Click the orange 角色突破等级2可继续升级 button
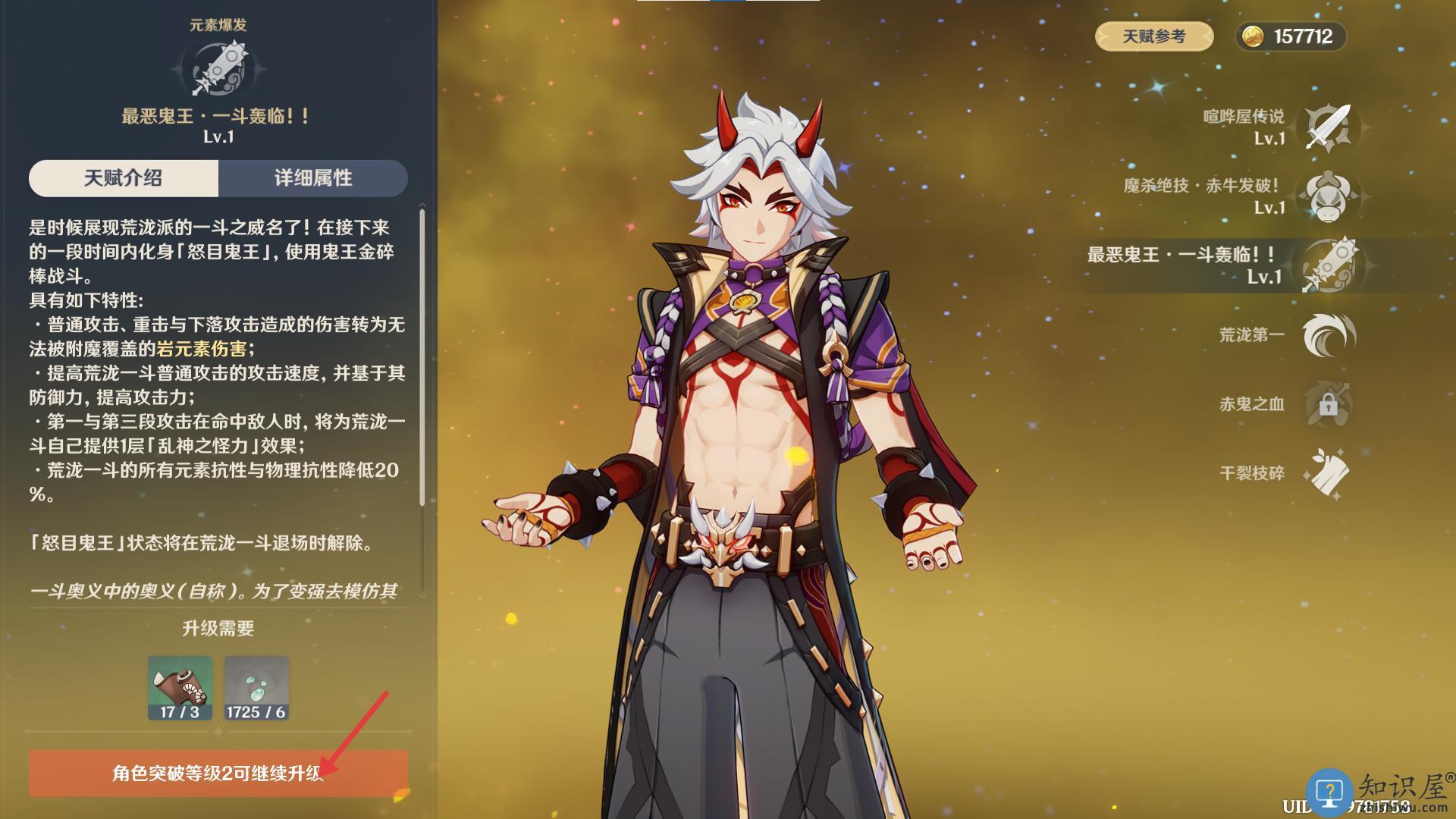 pyautogui.click(x=218, y=773)
